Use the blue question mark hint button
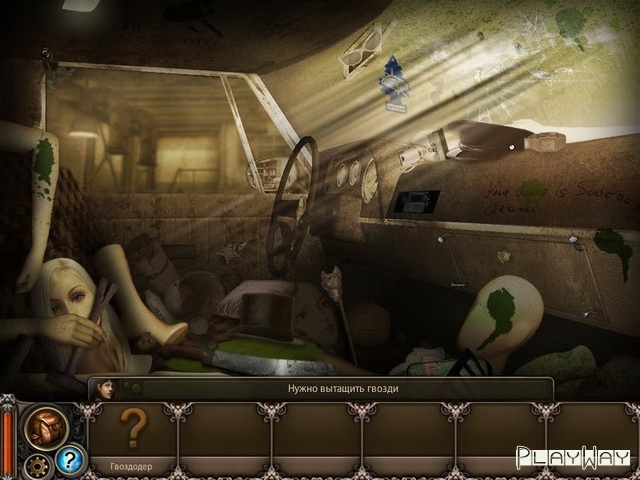Screen dimensions: 640x480 point(68,459)
